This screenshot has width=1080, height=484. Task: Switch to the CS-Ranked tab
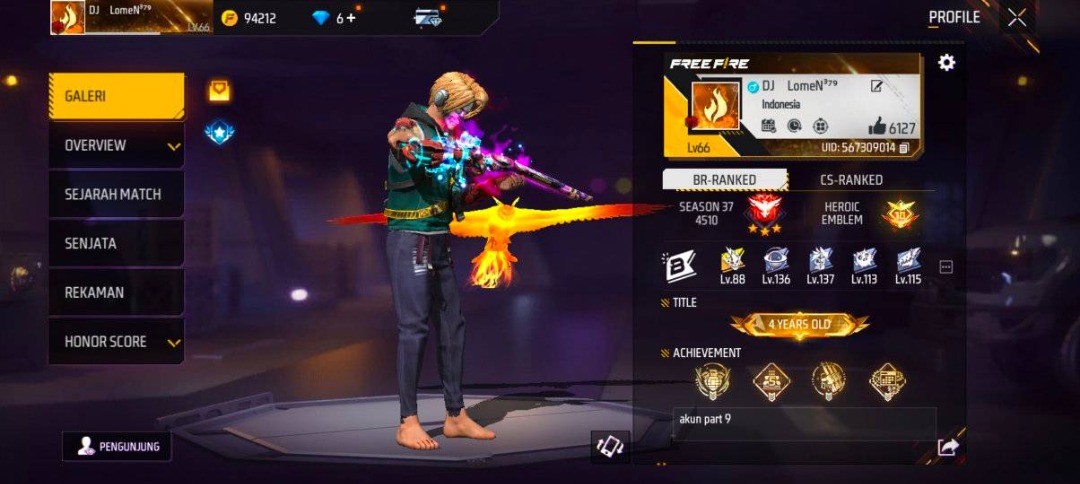coord(851,180)
